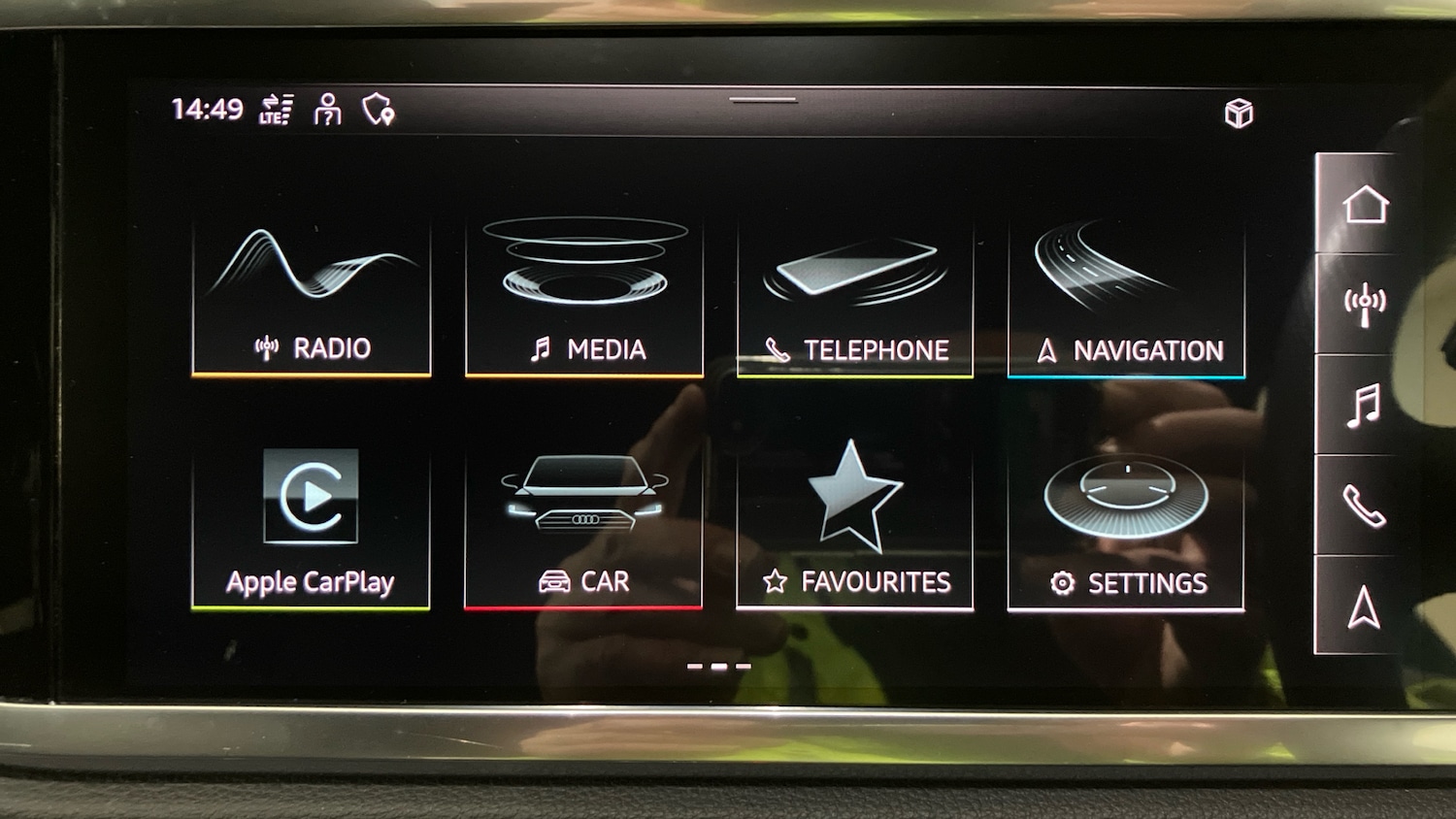The image size is (1456, 819).
Task: Open the user profile status icon
Action: point(328,110)
